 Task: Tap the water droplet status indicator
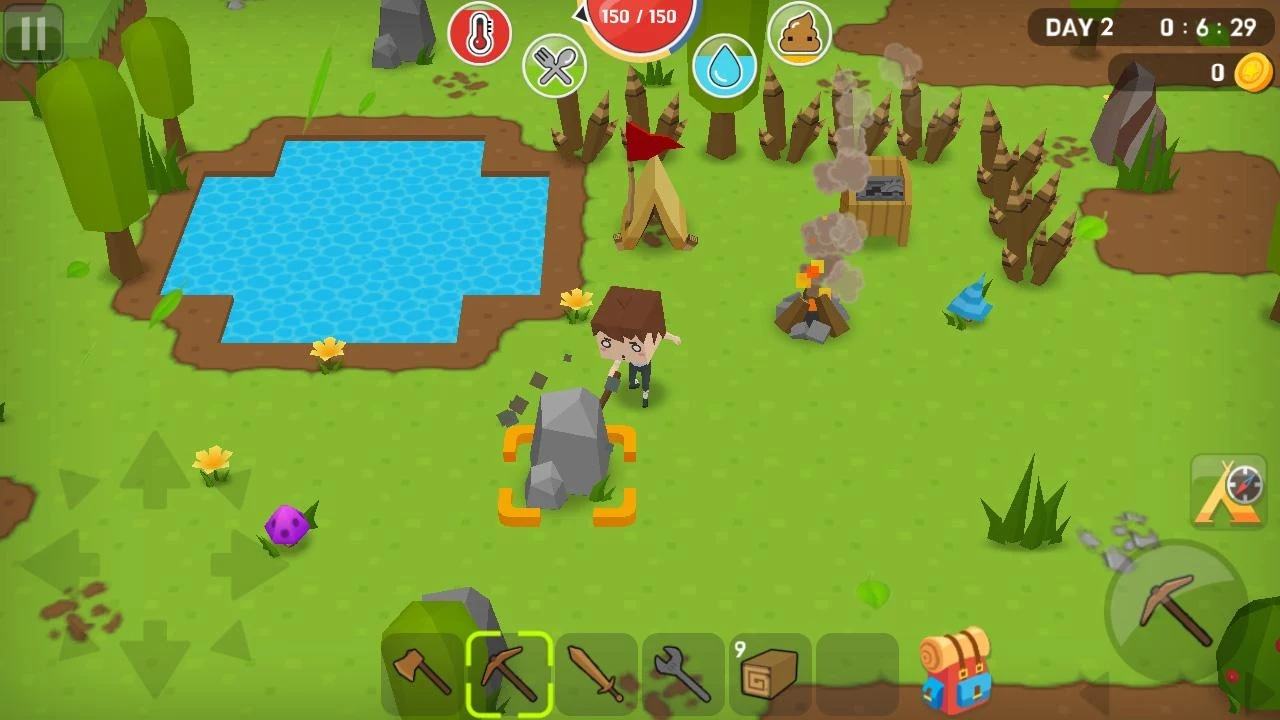click(x=726, y=62)
